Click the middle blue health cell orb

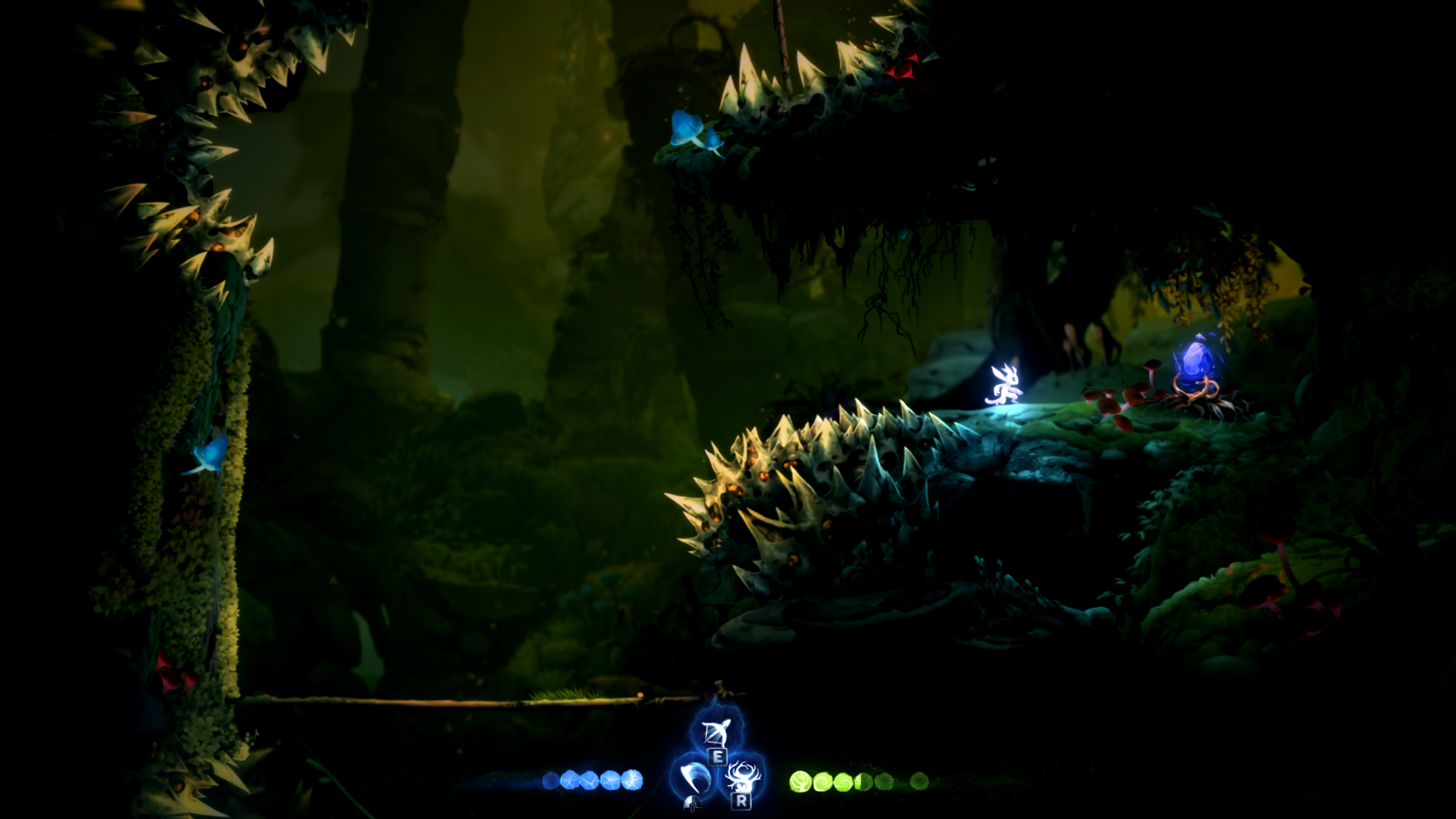tap(588, 781)
